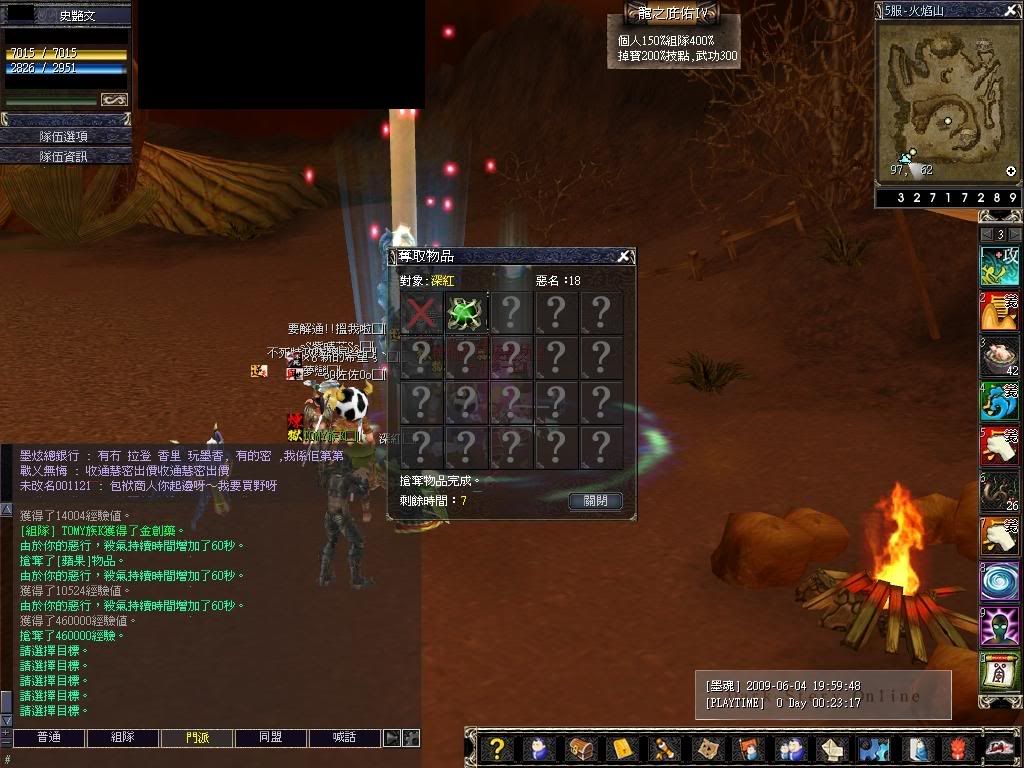The image size is (1024, 768).
Task: Select the 門派 chat tab
Action: (197, 738)
